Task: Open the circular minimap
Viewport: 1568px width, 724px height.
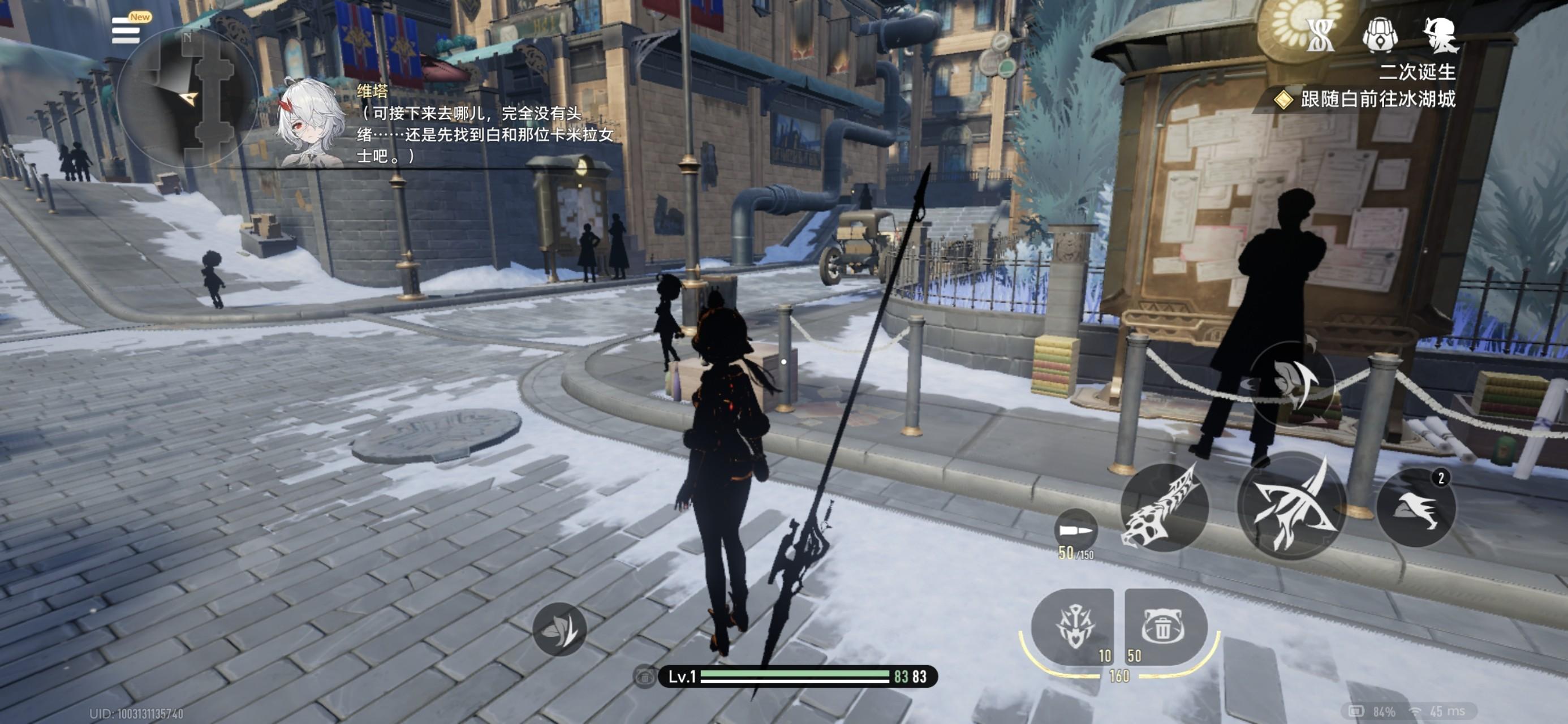Action: pos(186,97)
